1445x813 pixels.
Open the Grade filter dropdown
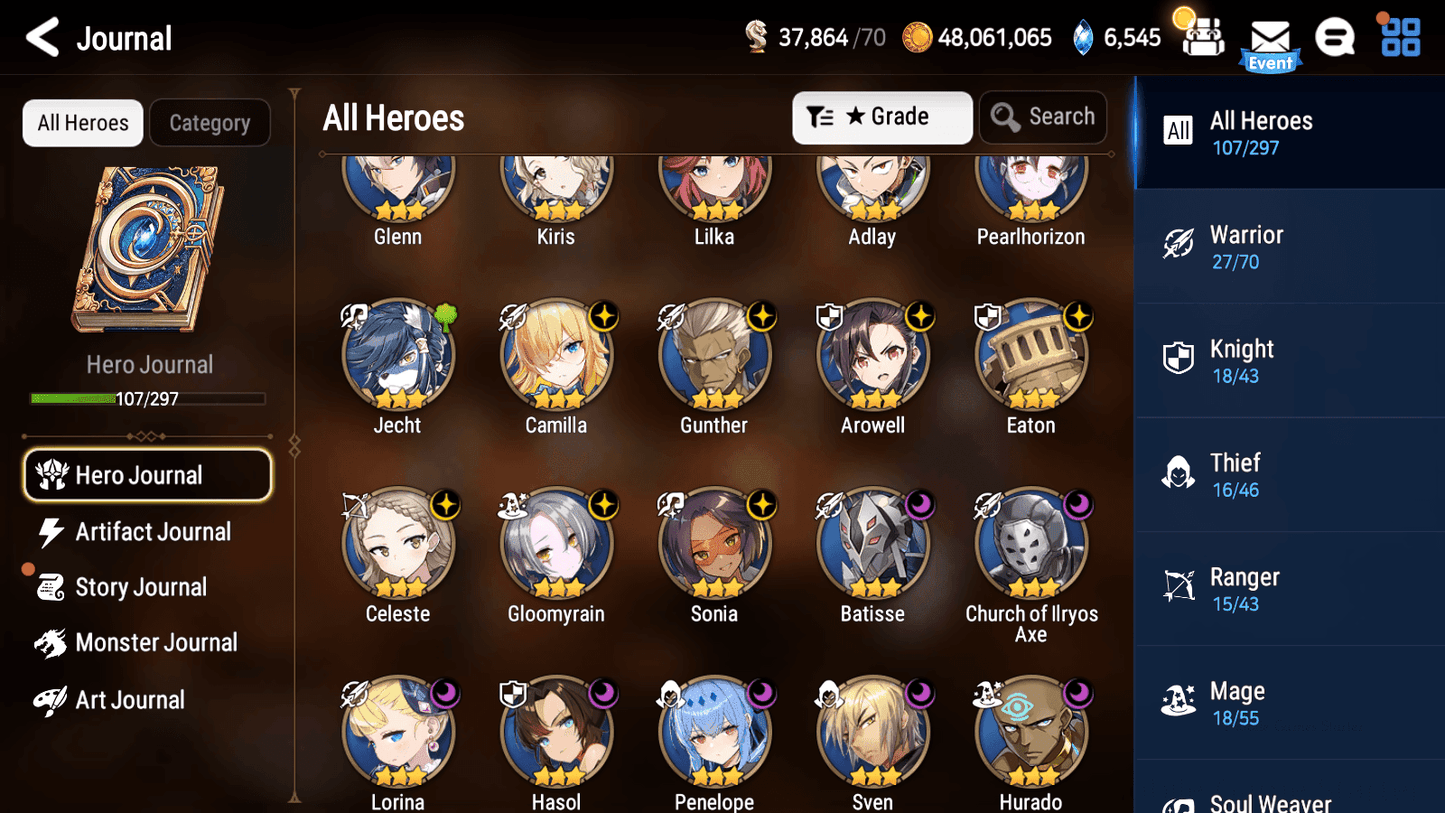[x=882, y=117]
